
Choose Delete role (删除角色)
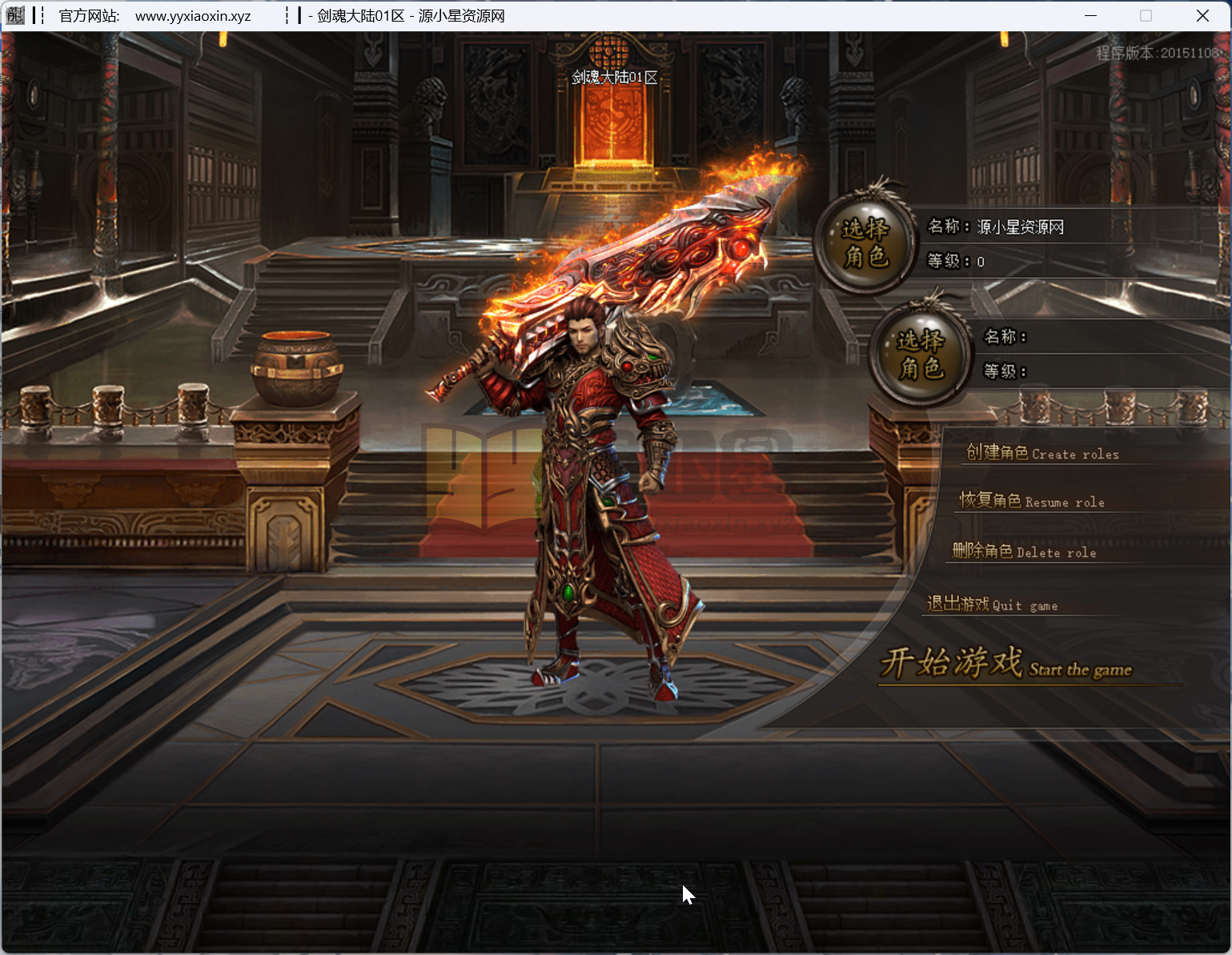[1023, 552]
